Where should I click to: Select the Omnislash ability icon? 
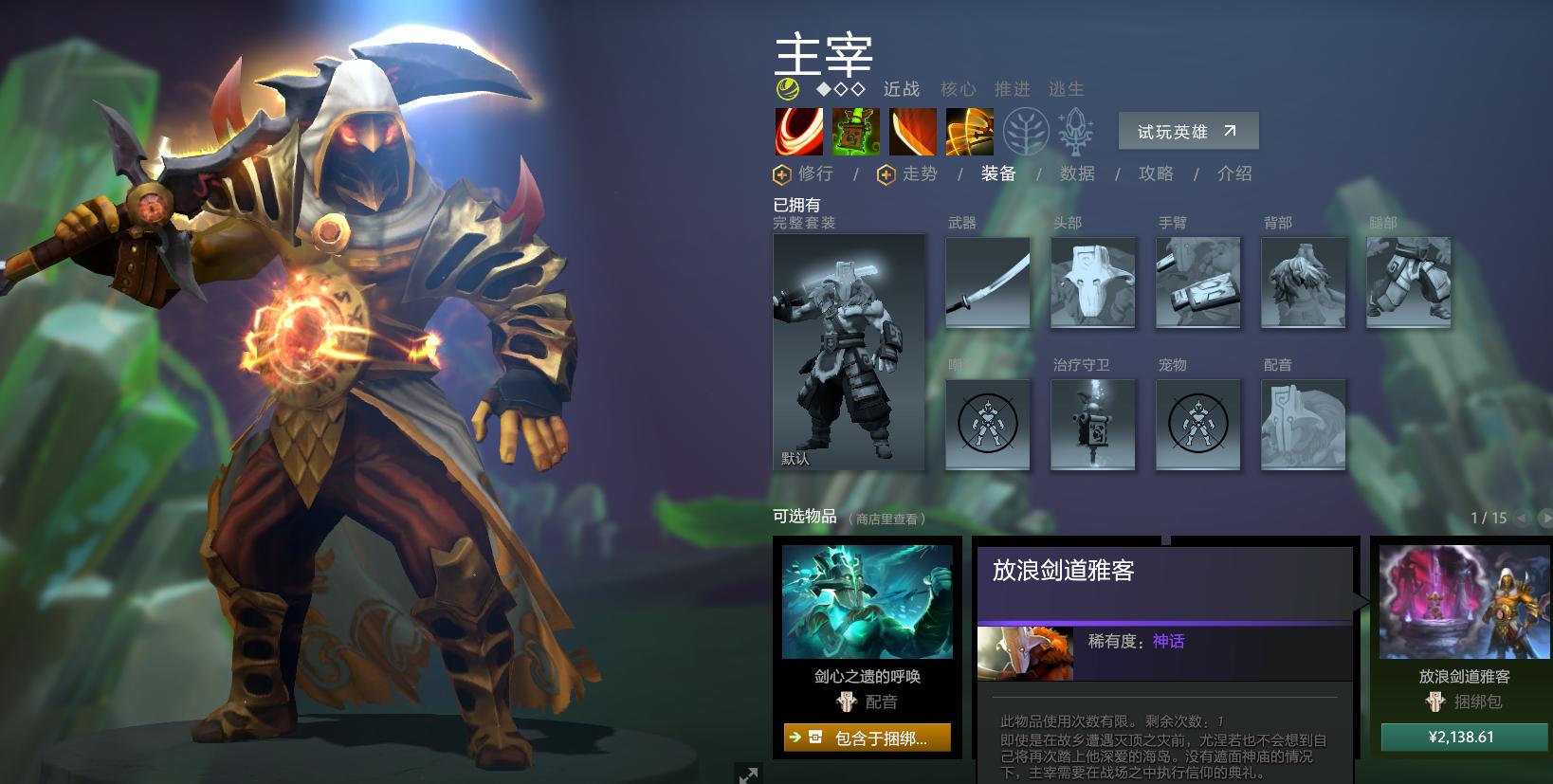(x=971, y=131)
